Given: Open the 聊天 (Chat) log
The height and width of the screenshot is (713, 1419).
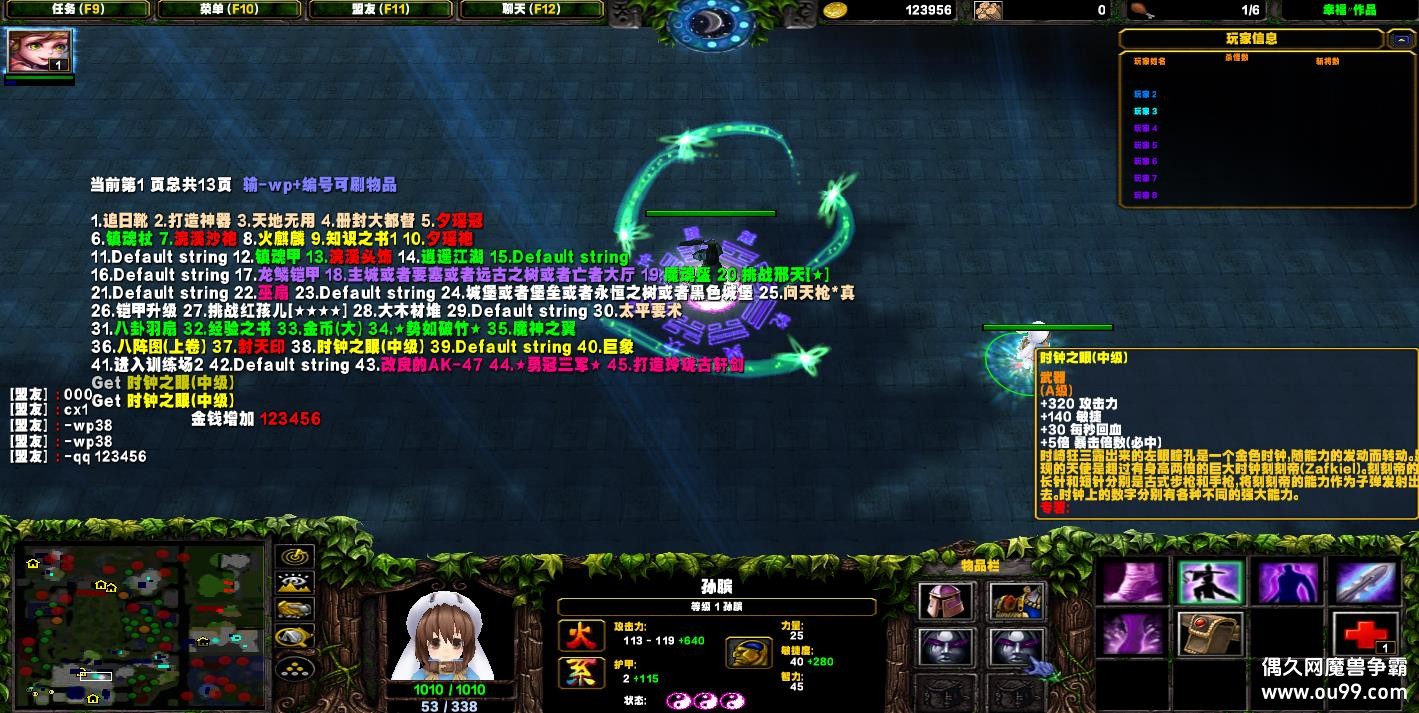Looking at the screenshot, I should (x=531, y=10).
